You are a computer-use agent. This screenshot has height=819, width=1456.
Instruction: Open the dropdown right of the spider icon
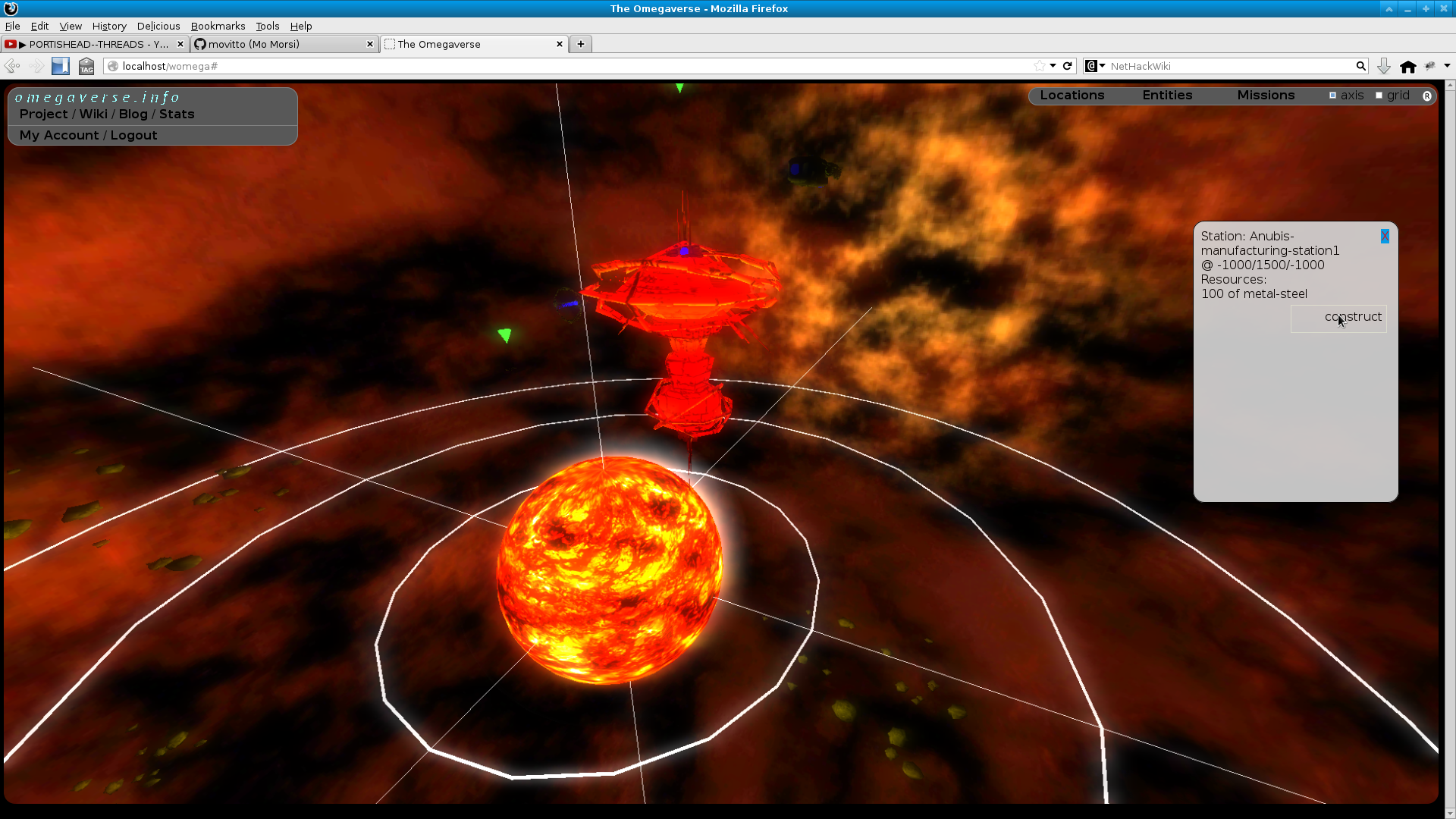1447,66
